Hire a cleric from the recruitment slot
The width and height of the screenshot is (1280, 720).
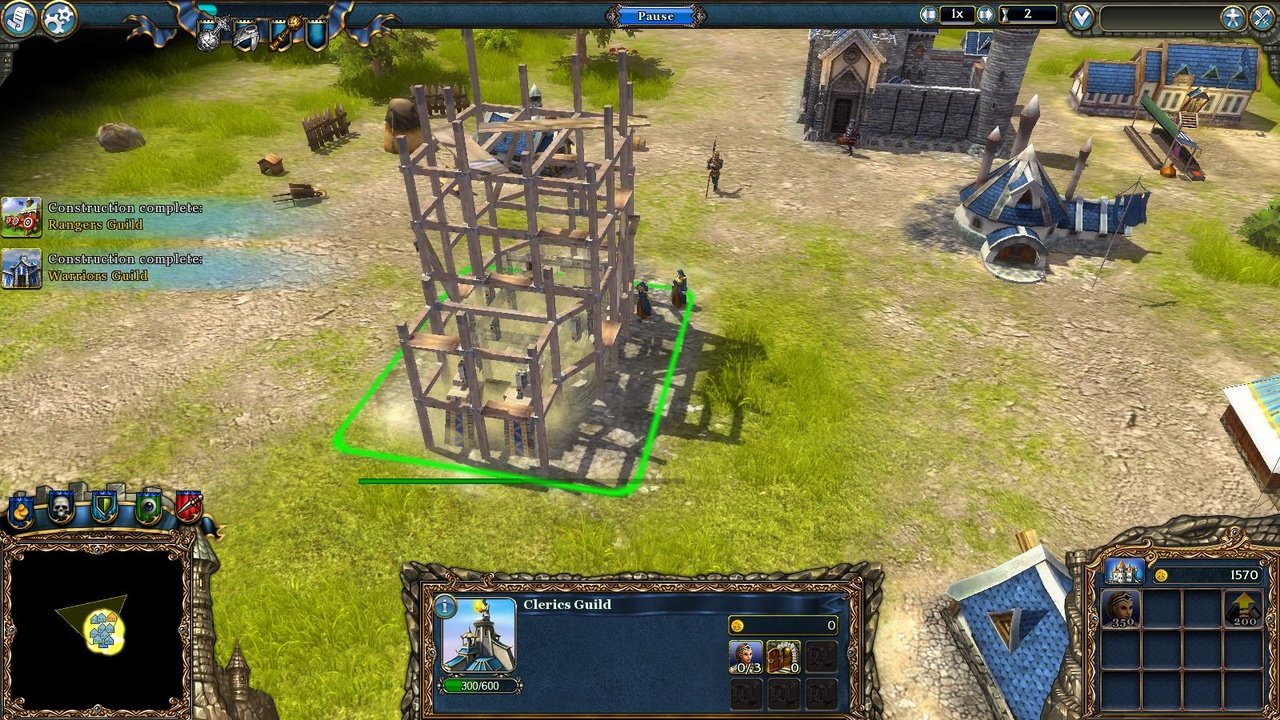point(746,657)
